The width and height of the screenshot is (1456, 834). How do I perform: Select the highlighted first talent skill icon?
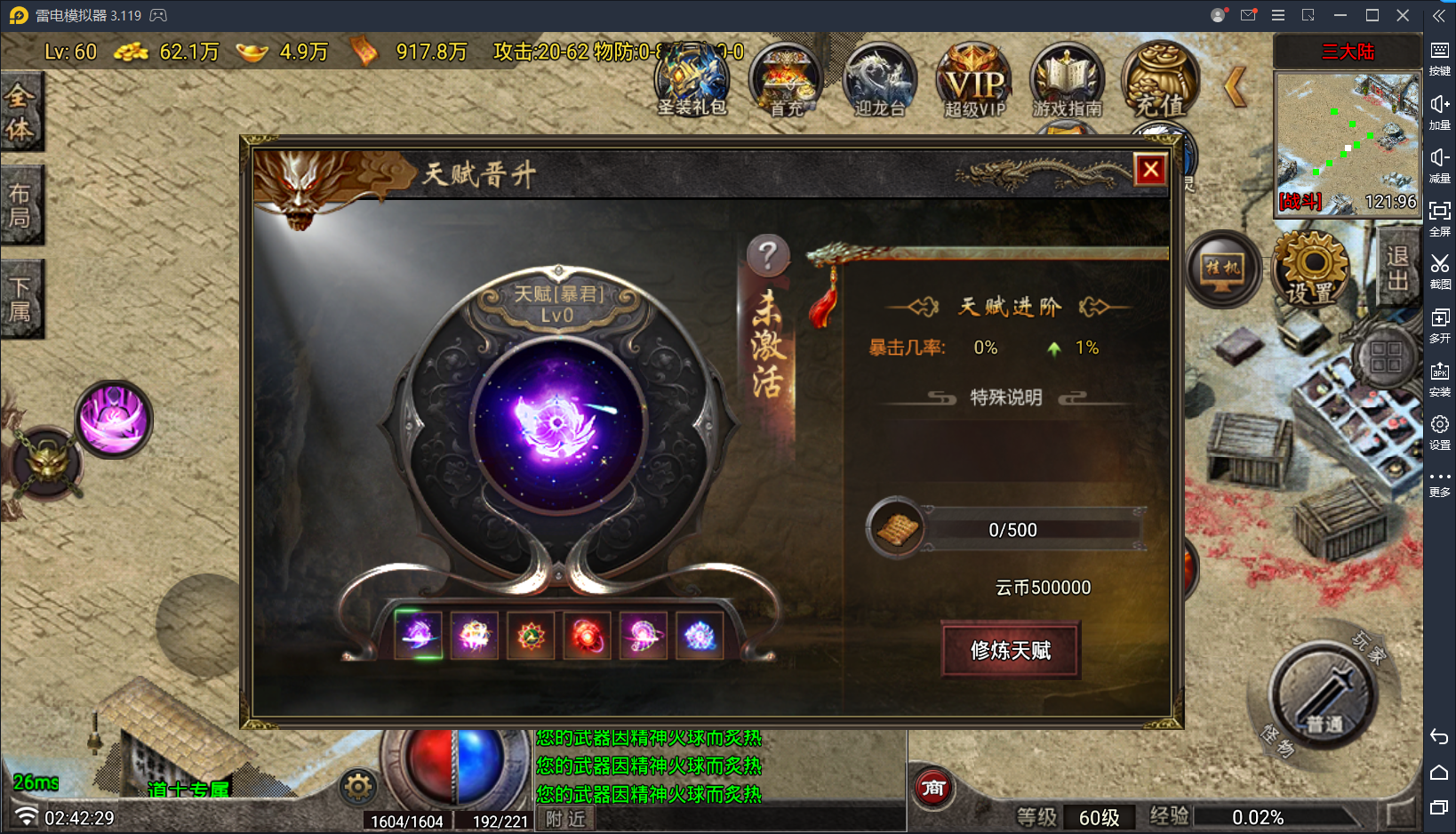tap(418, 635)
